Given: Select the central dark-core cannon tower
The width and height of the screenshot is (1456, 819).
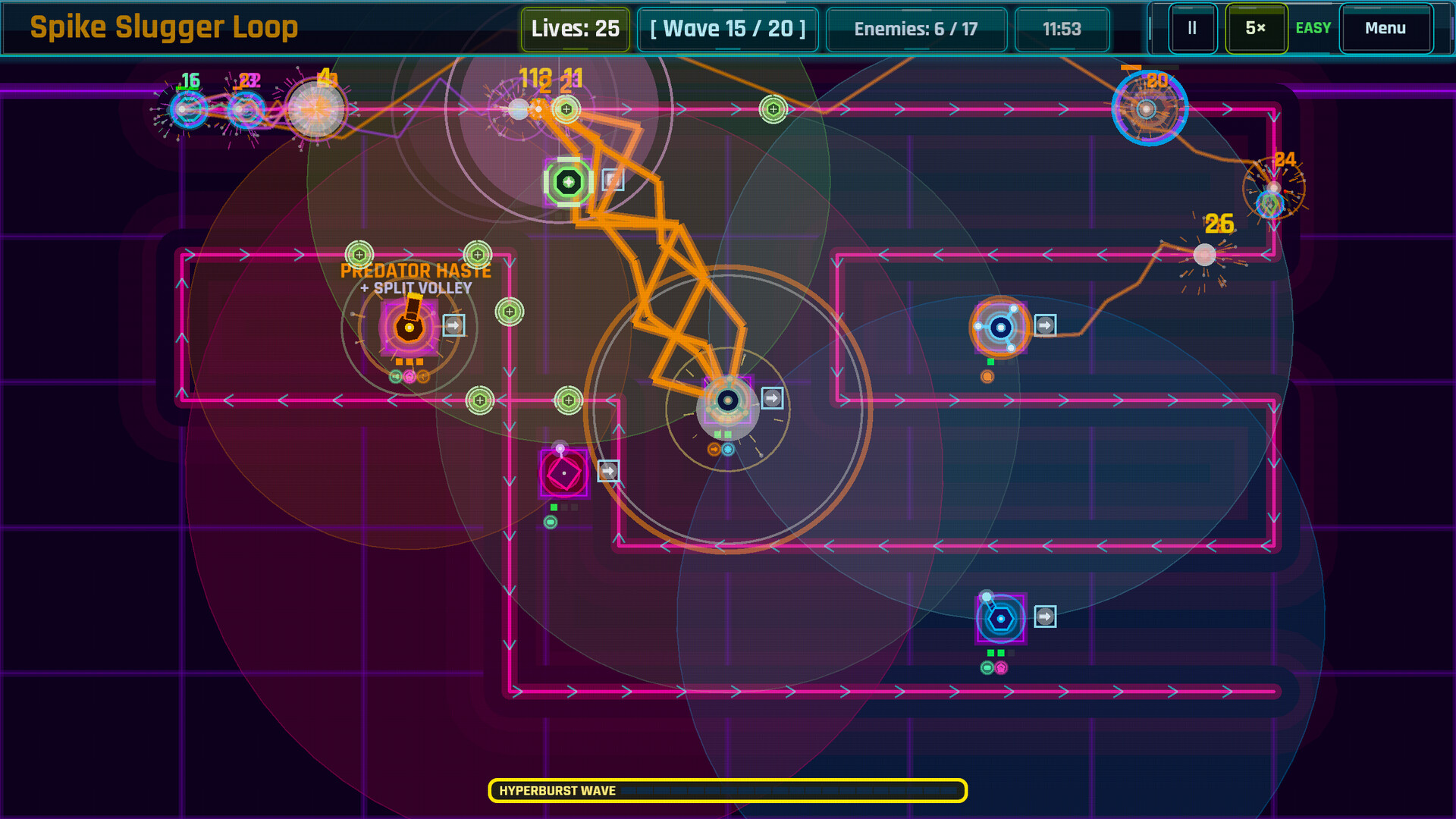Looking at the screenshot, I should 728,400.
